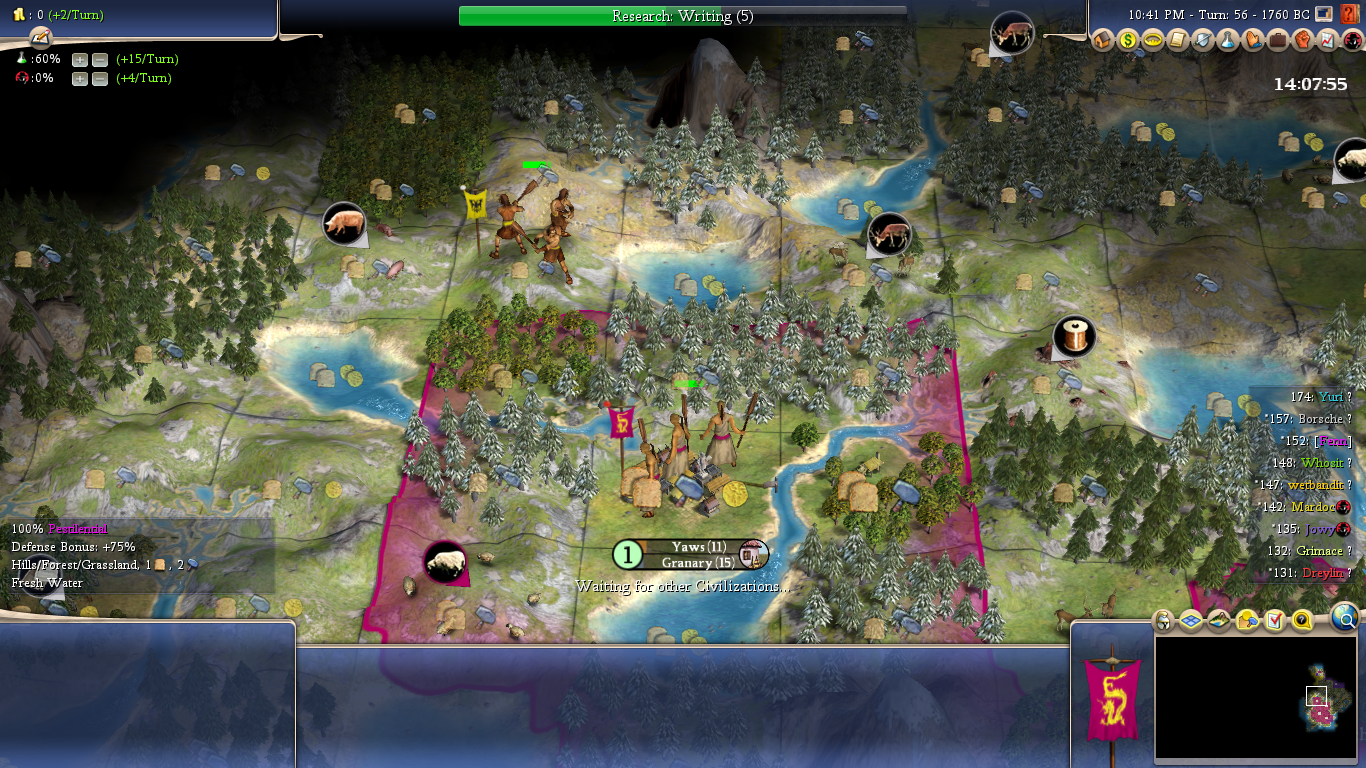1366x768 pixels.
Task: Open the Financial Advisor dollar icon
Action: (1128, 41)
